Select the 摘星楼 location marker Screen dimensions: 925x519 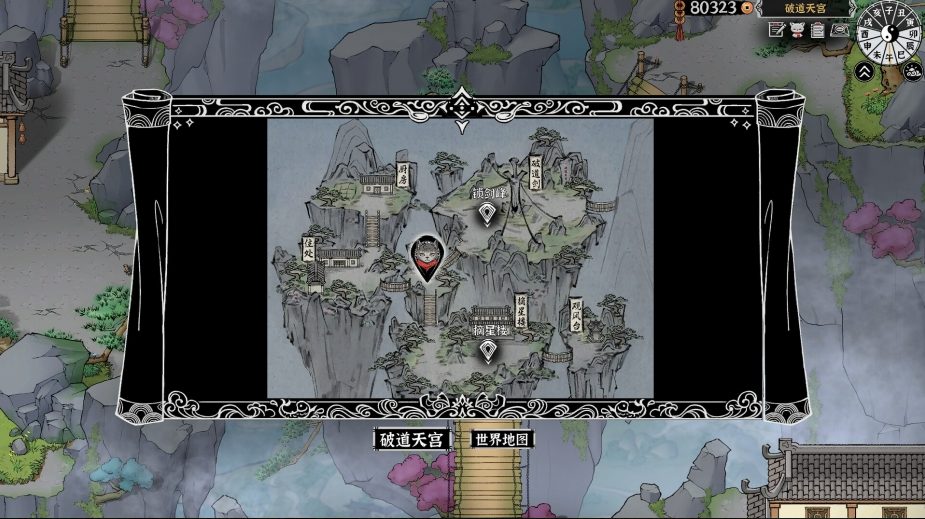pyautogui.click(x=487, y=350)
